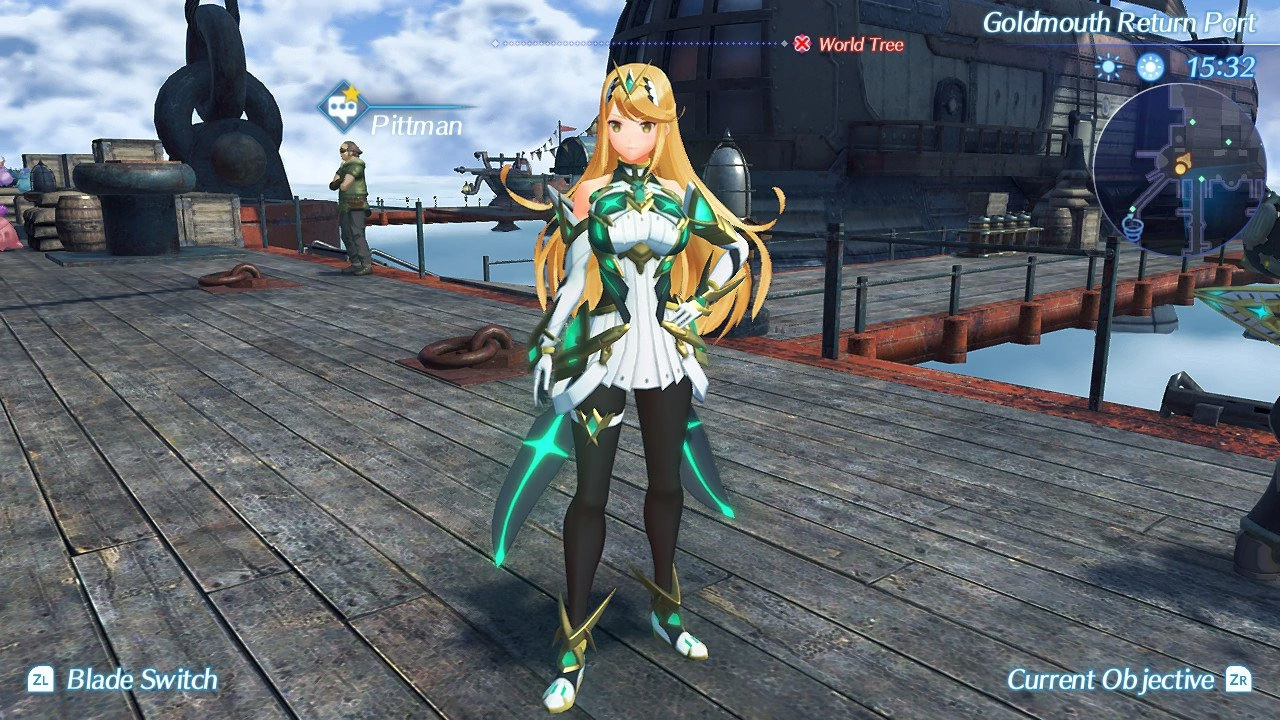Click the World Tree destination text
Image resolution: width=1280 pixels, height=720 pixels.
pos(860,44)
